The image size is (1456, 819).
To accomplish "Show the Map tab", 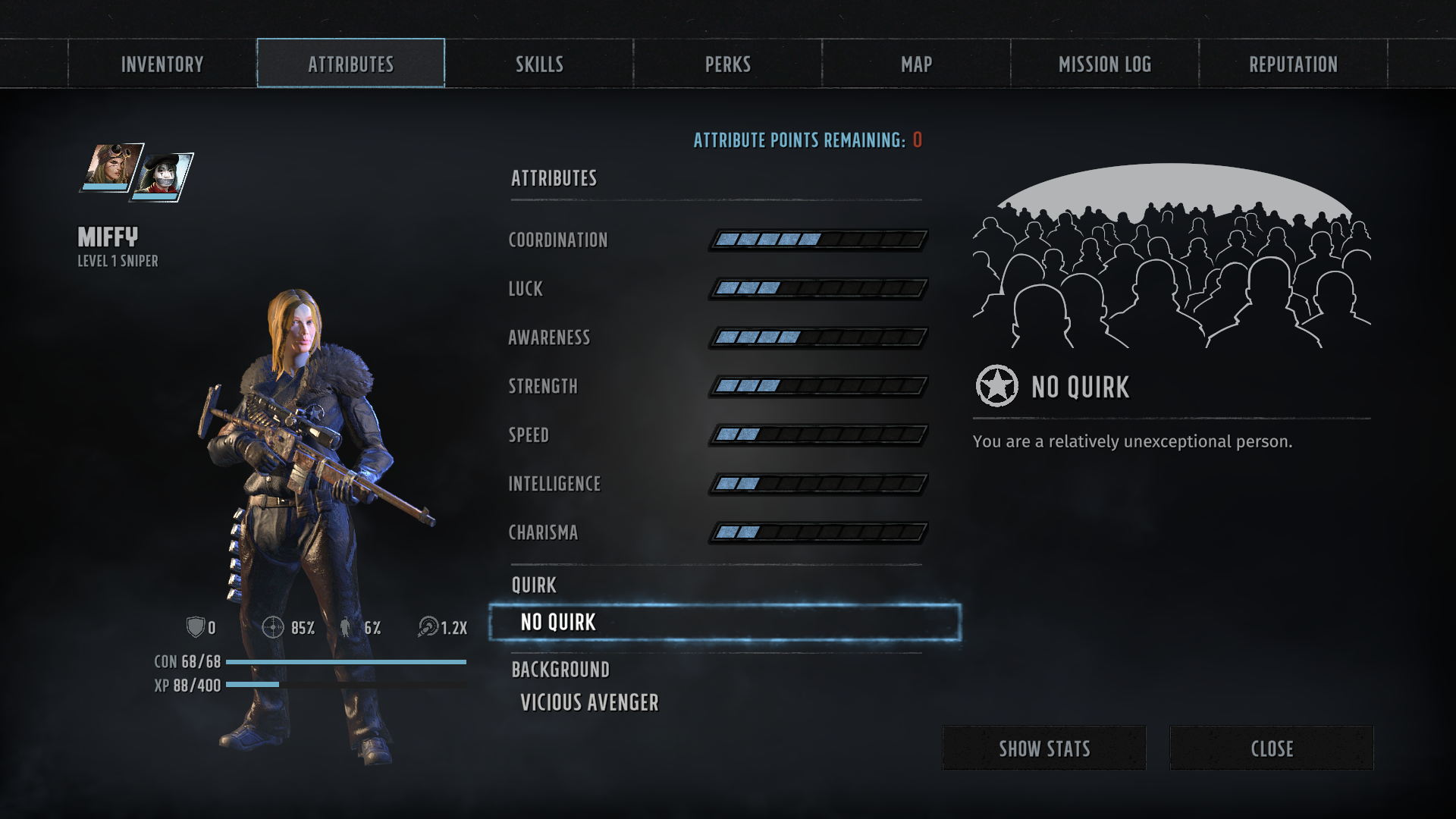I will 916,64.
